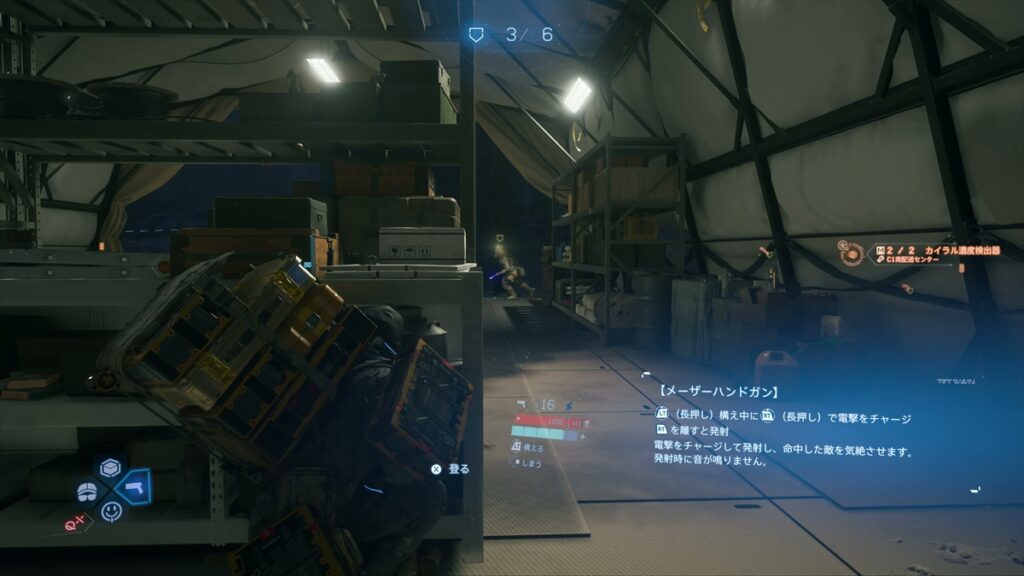Select the handgun weapon wheel slot
Viewport: 1024px width, 576px height.
tap(133, 488)
